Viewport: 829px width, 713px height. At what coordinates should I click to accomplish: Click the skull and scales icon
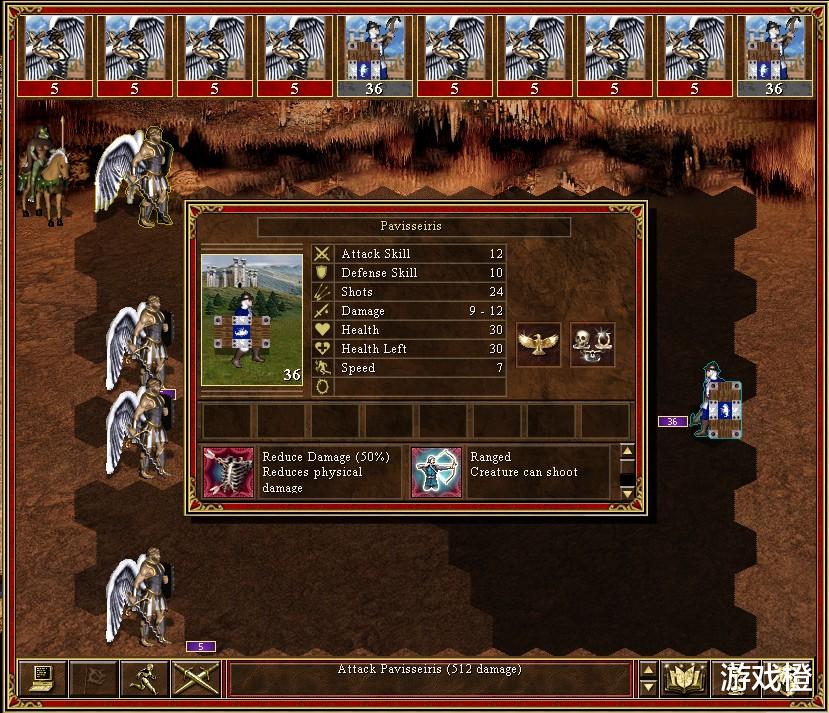[592, 345]
